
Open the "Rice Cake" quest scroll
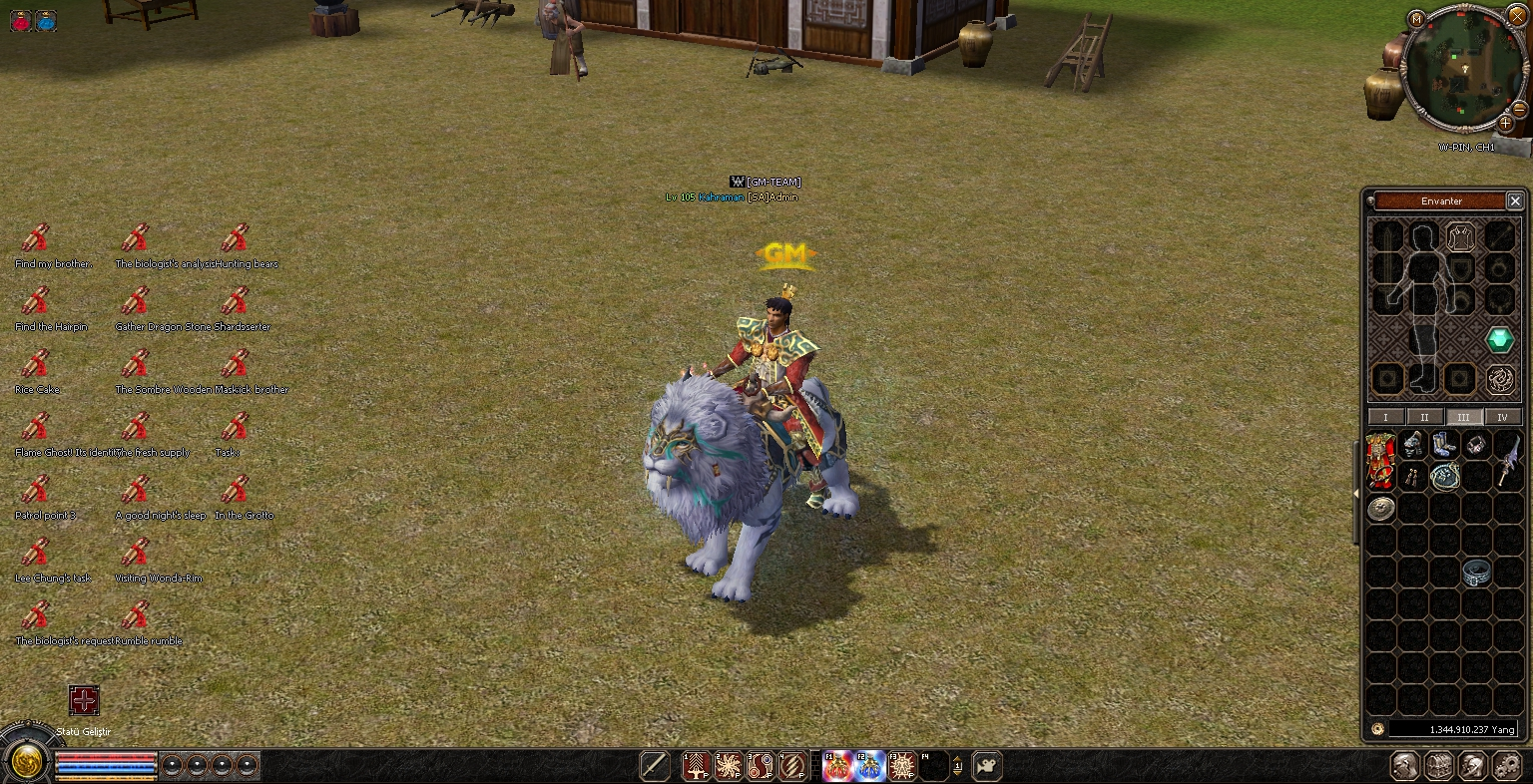(36, 365)
